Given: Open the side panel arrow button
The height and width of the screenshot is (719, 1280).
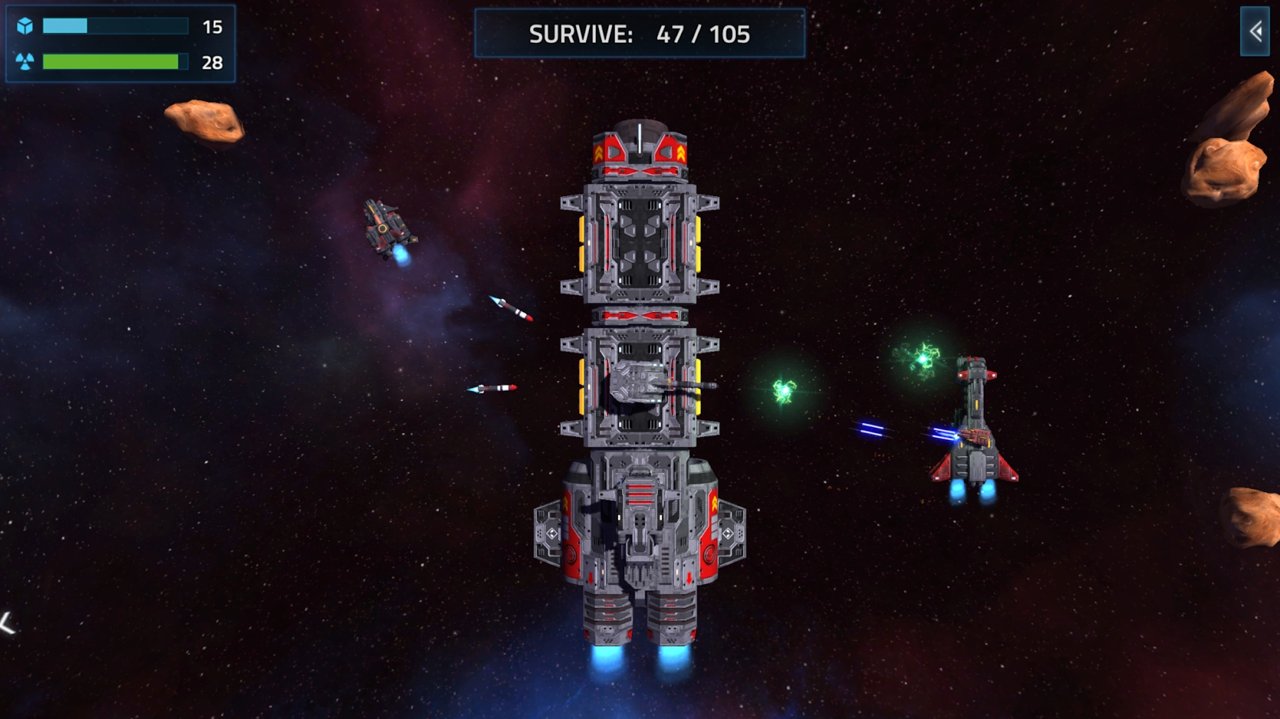Looking at the screenshot, I should click(x=1255, y=32).
